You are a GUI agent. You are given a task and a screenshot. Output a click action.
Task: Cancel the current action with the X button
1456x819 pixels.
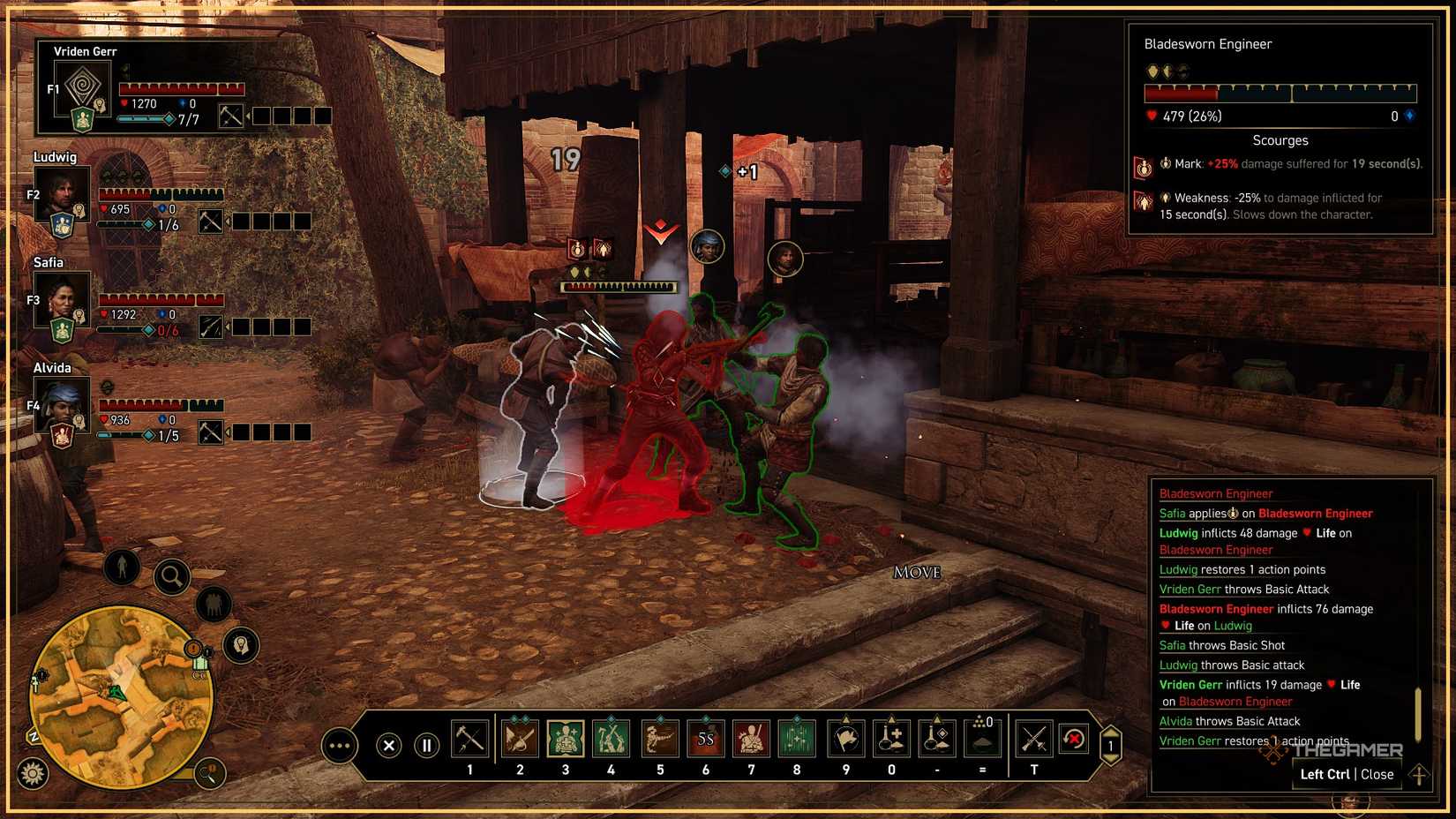(x=388, y=744)
